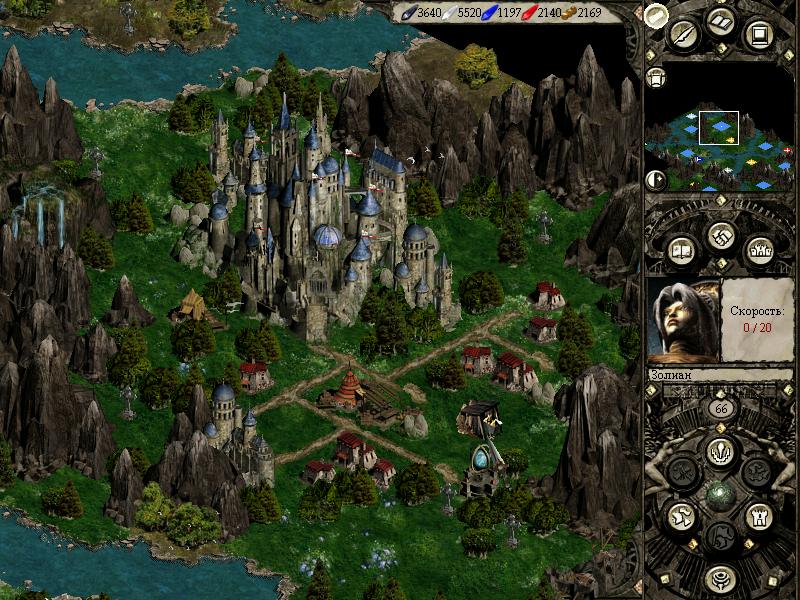The height and width of the screenshot is (600, 800).
Task: Open the kingdom overview crown-wall button
Action: coord(759,249)
